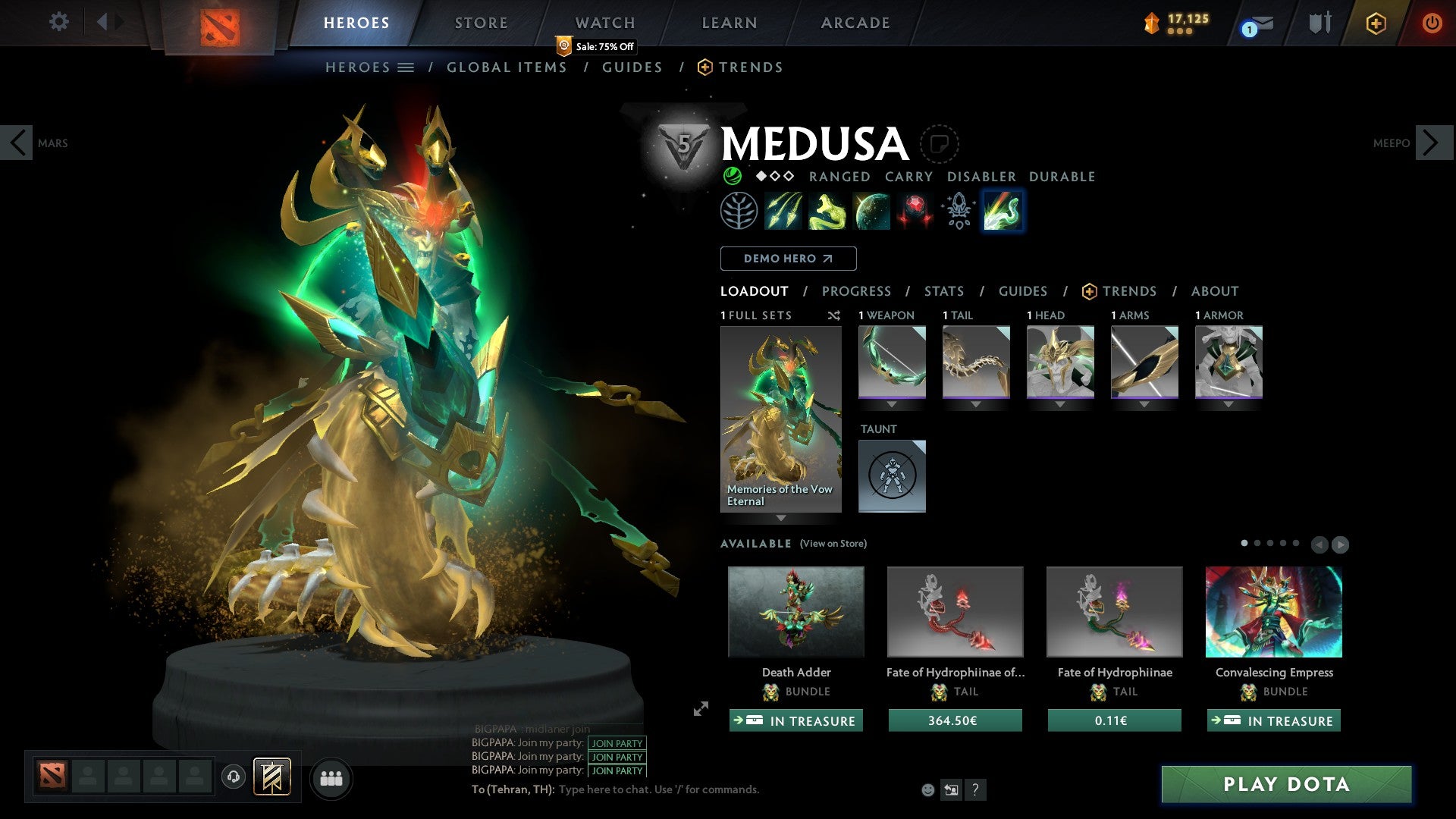Image resolution: width=1456 pixels, height=819 pixels.
Task: View the Stone Gaze planet ability icon
Action: (x=871, y=211)
